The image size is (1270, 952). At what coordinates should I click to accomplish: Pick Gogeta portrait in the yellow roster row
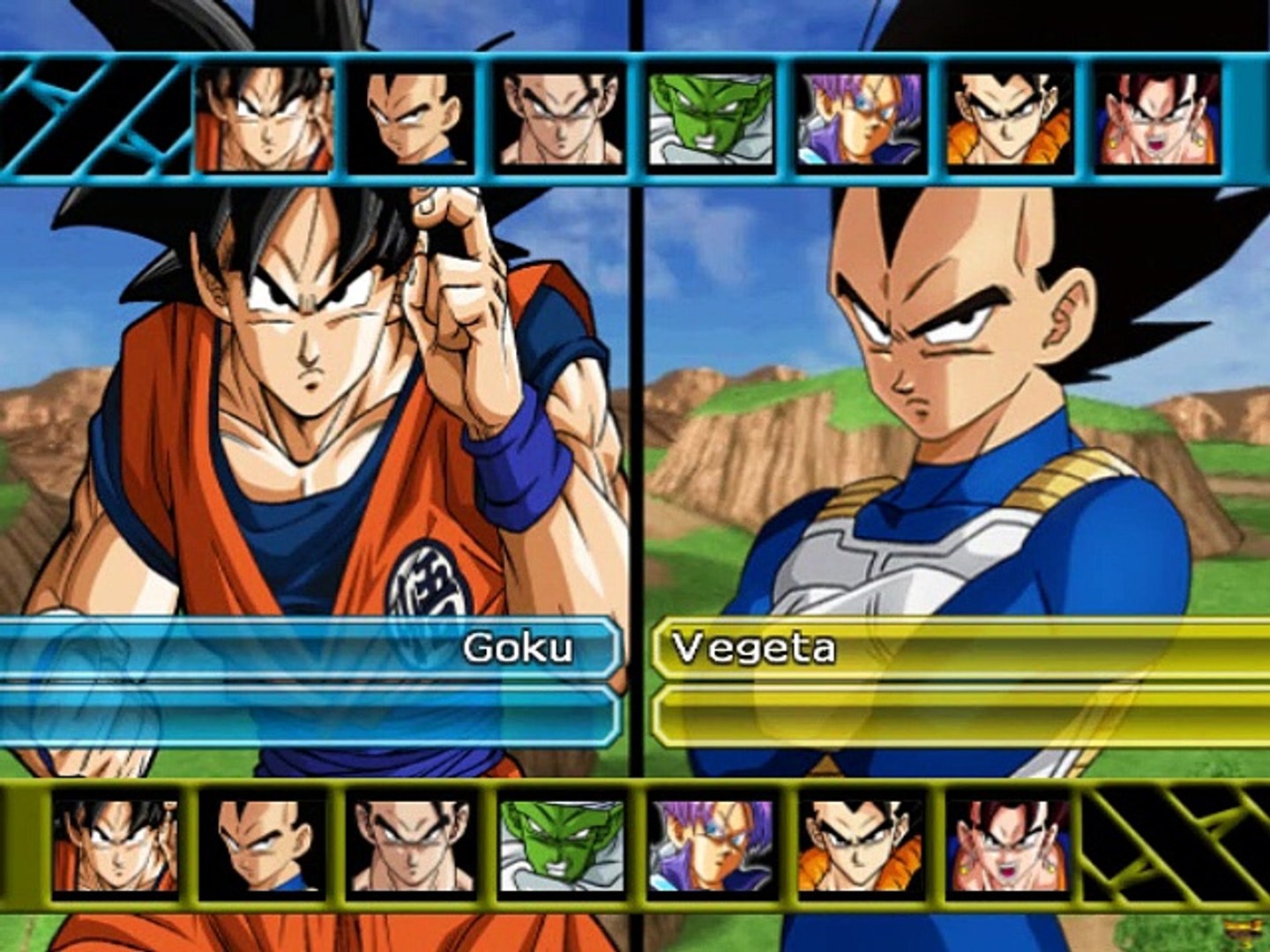[860, 846]
